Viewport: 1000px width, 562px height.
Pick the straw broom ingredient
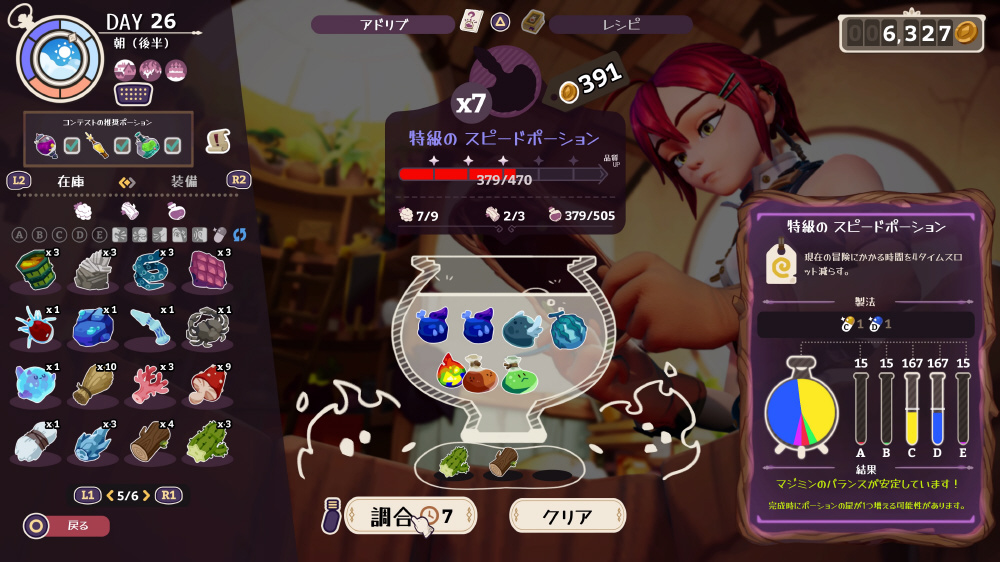(x=92, y=384)
